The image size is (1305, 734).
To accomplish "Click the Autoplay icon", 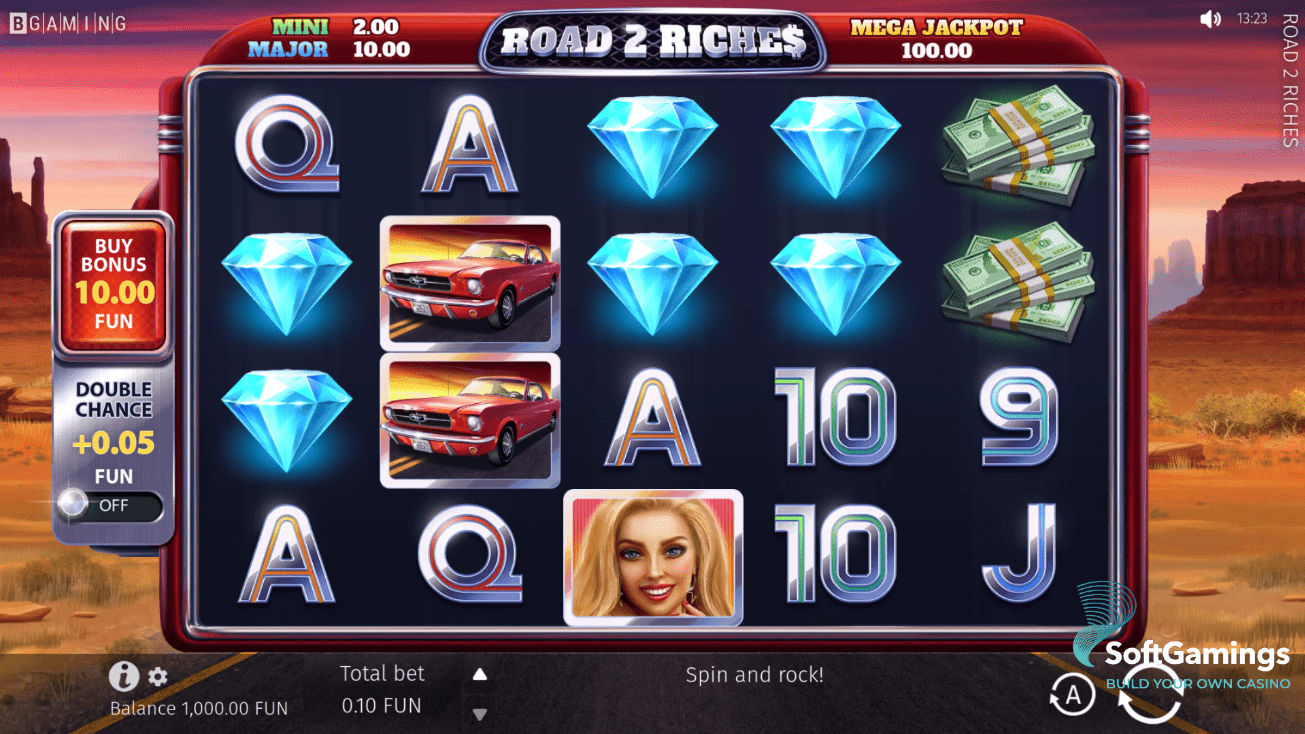I will click(x=1074, y=694).
